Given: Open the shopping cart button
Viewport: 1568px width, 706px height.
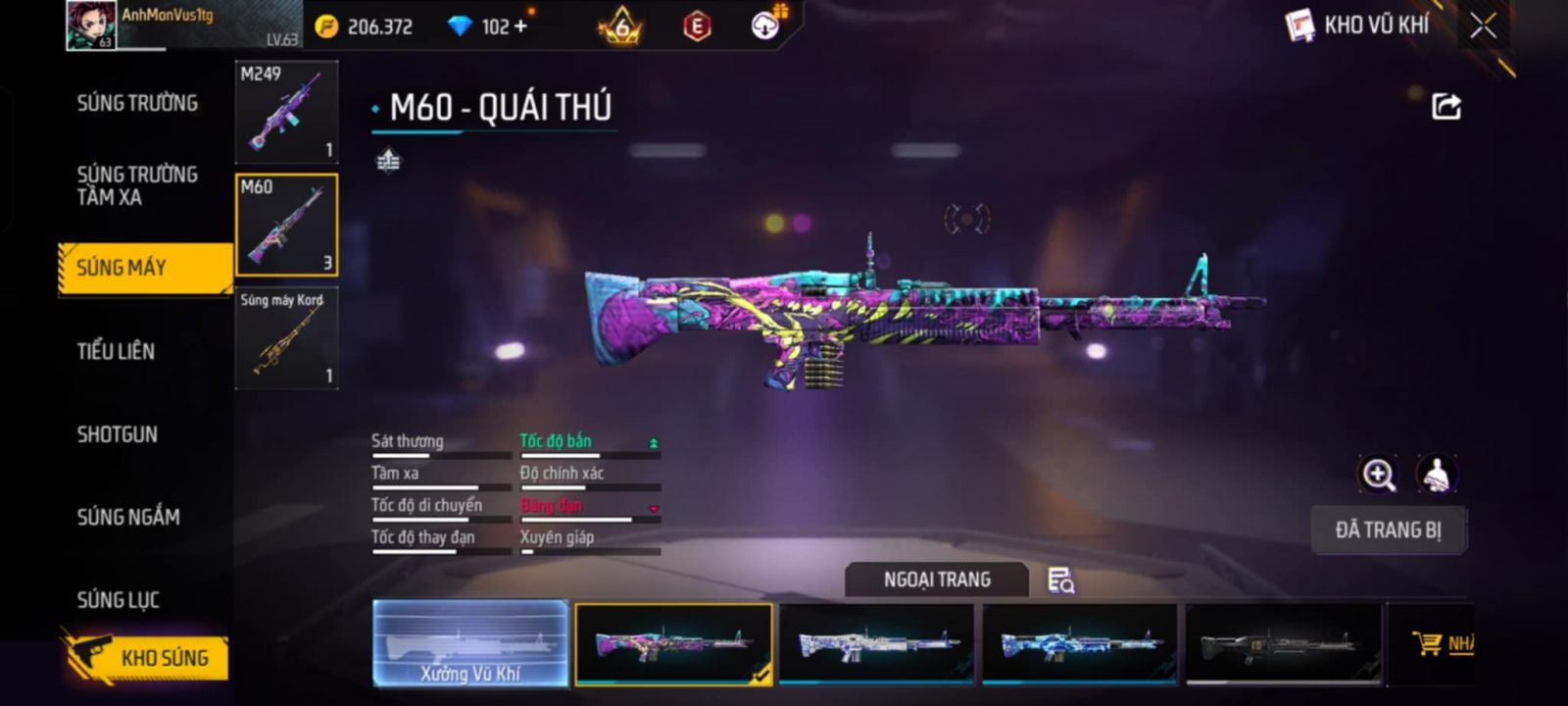Looking at the screenshot, I should pos(1441,643).
